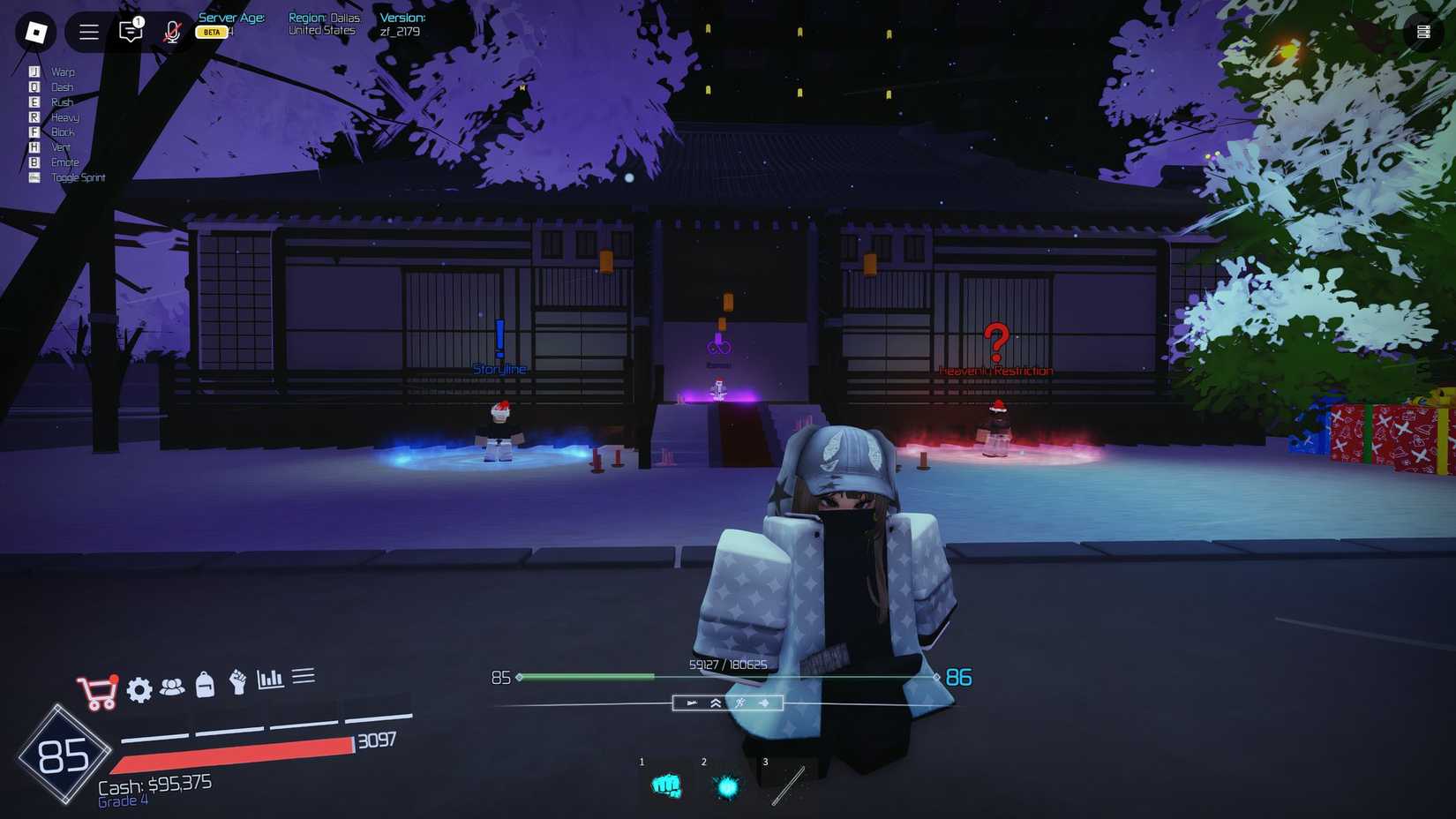Open the diamond icon in the stance bar
Viewport: 1456px width, 819px height.
pyautogui.click(x=764, y=703)
